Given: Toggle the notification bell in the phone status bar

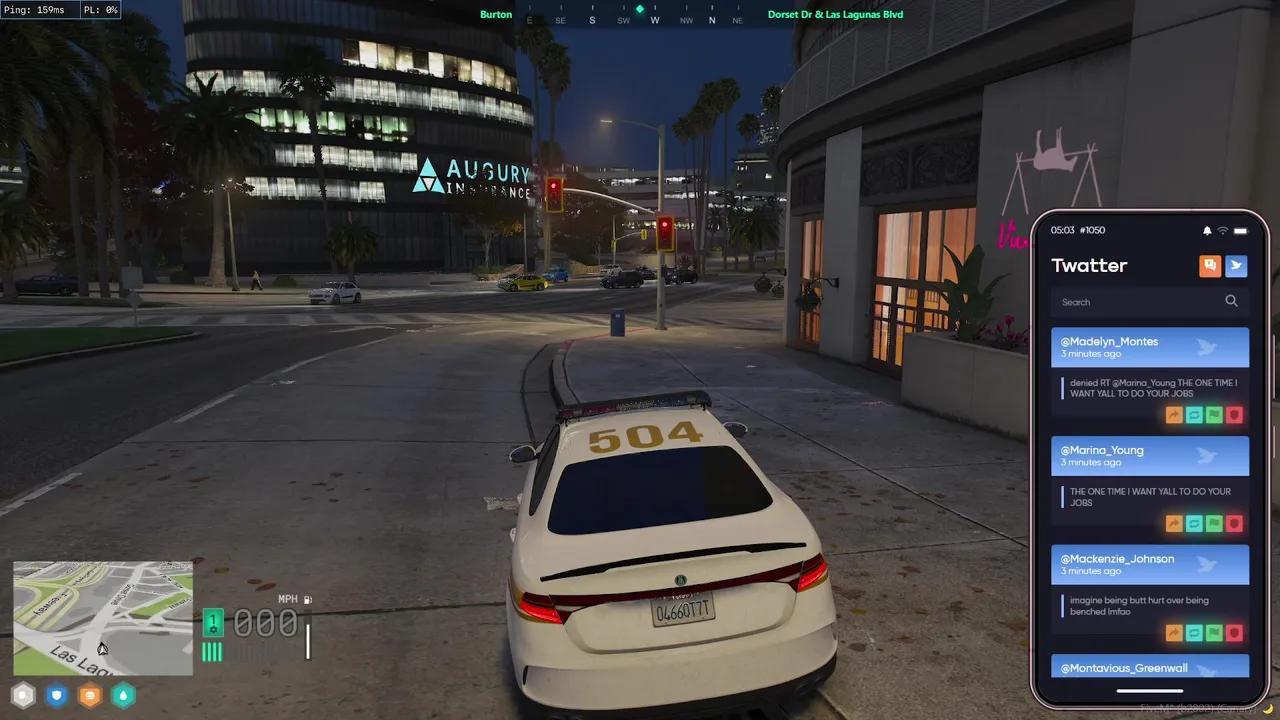Looking at the screenshot, I should 1206,230.
